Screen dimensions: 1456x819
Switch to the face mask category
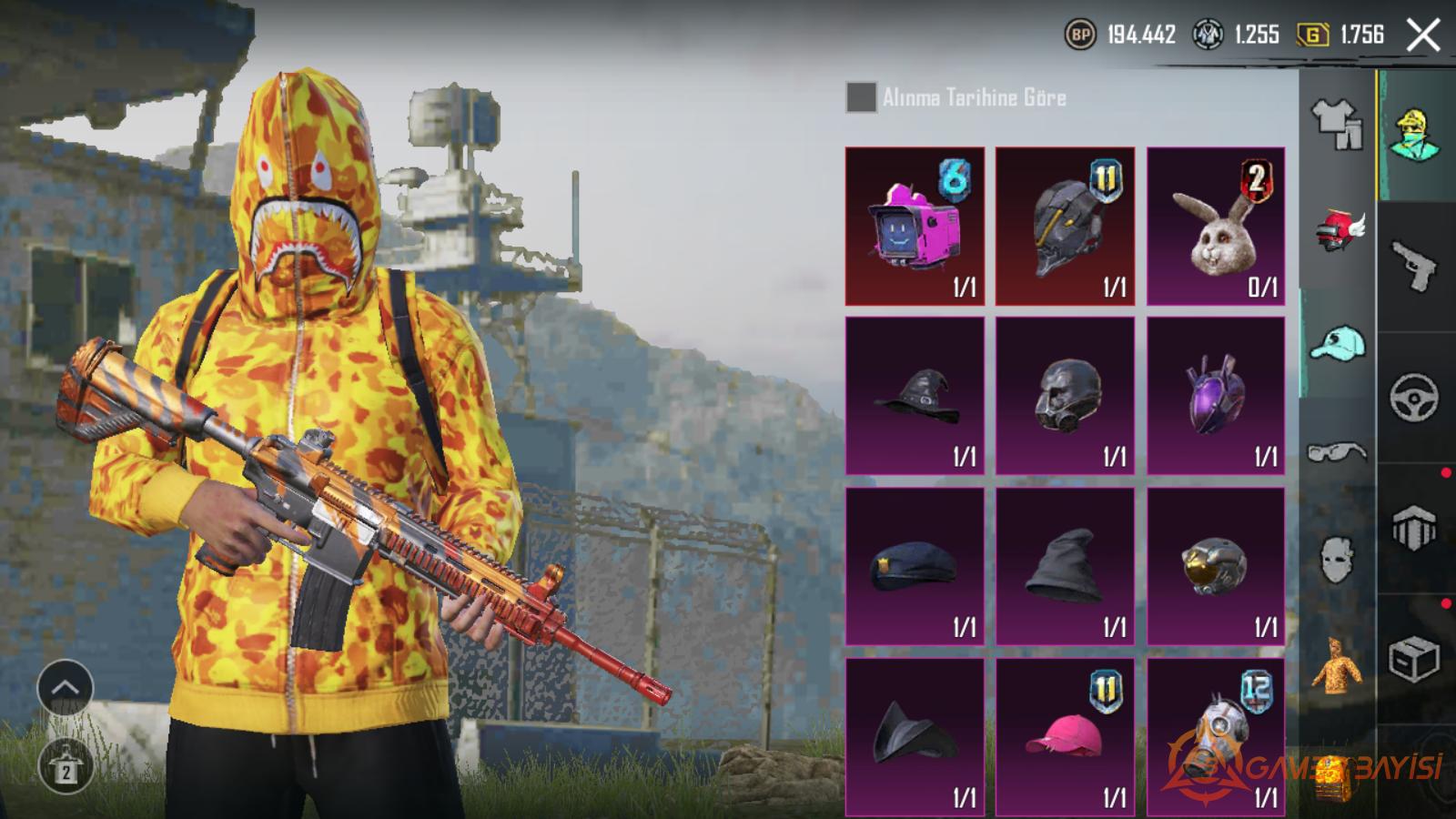tap(1337, 558)
